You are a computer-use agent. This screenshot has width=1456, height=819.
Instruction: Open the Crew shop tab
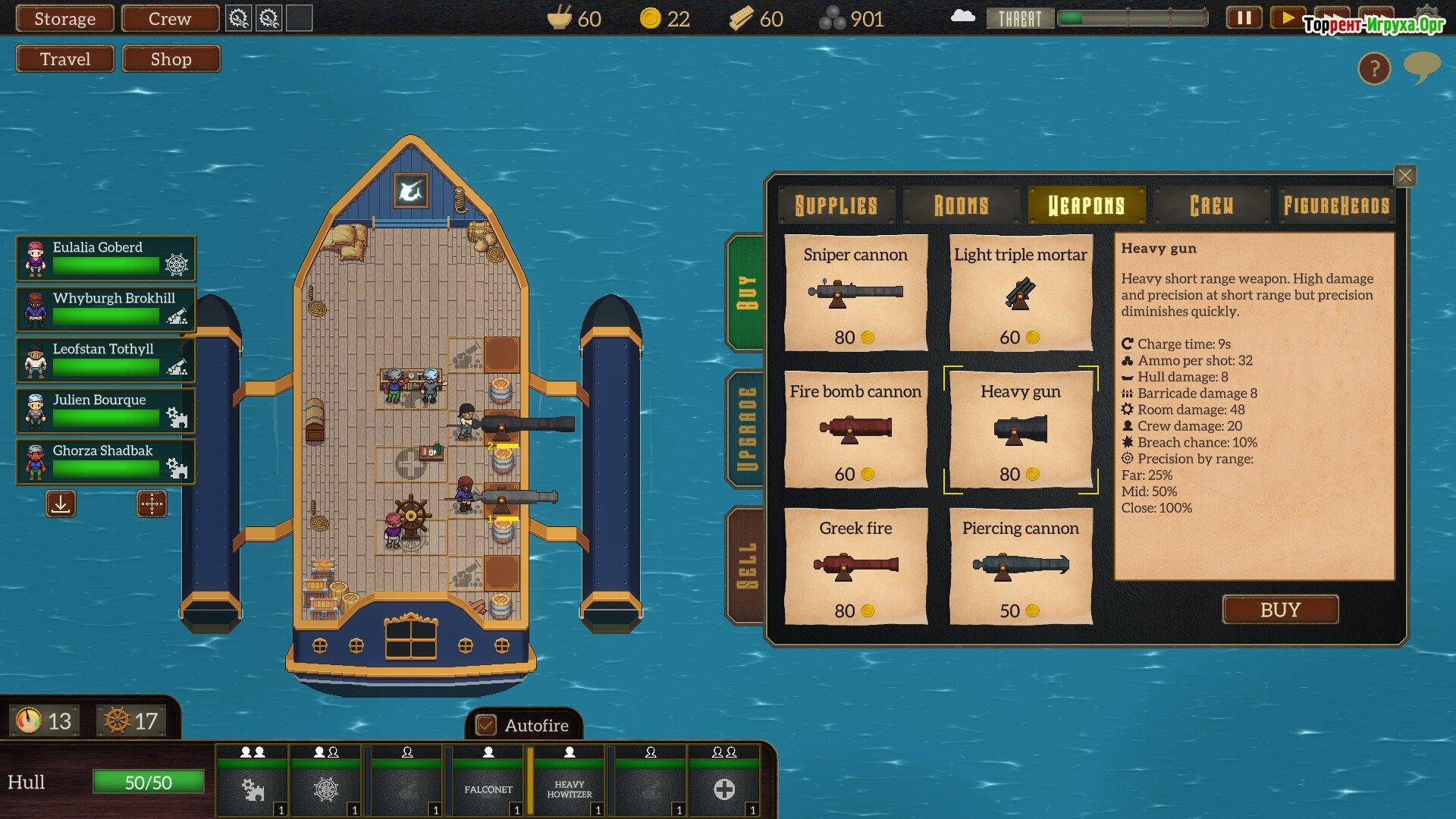coord(1211,206)
